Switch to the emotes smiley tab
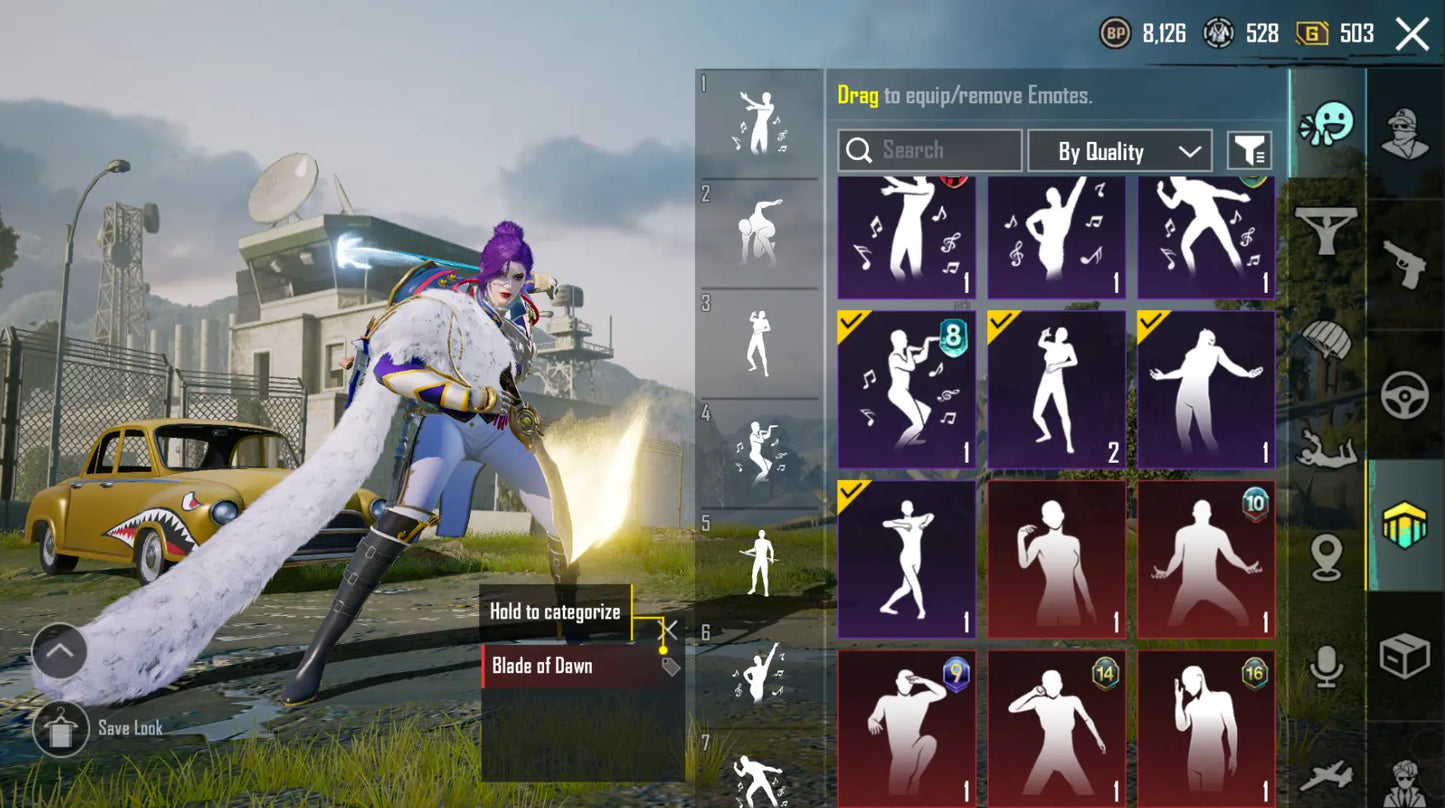 1327,124
